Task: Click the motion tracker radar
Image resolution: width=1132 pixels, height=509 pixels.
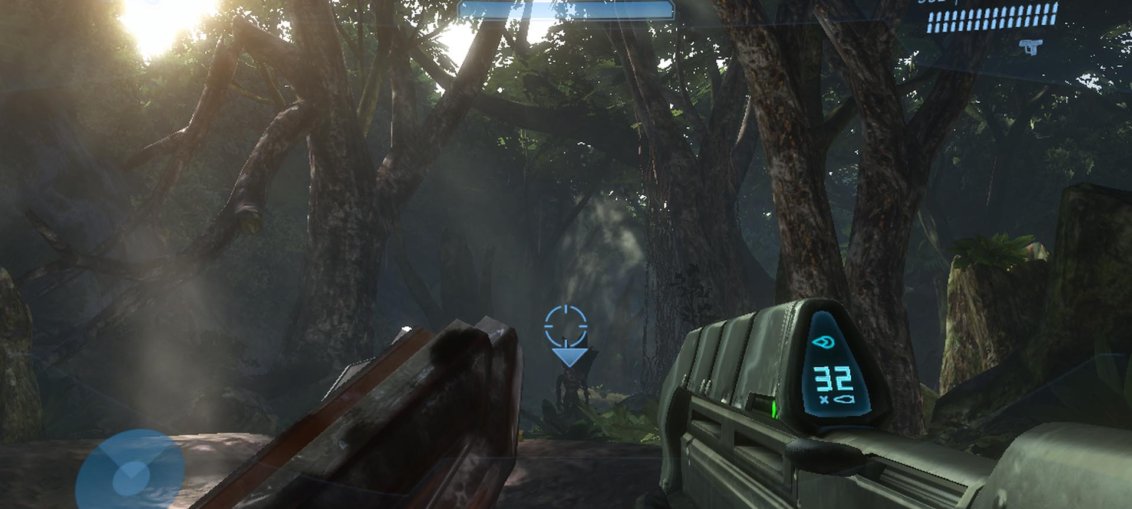Action: (x=129, y=472)
